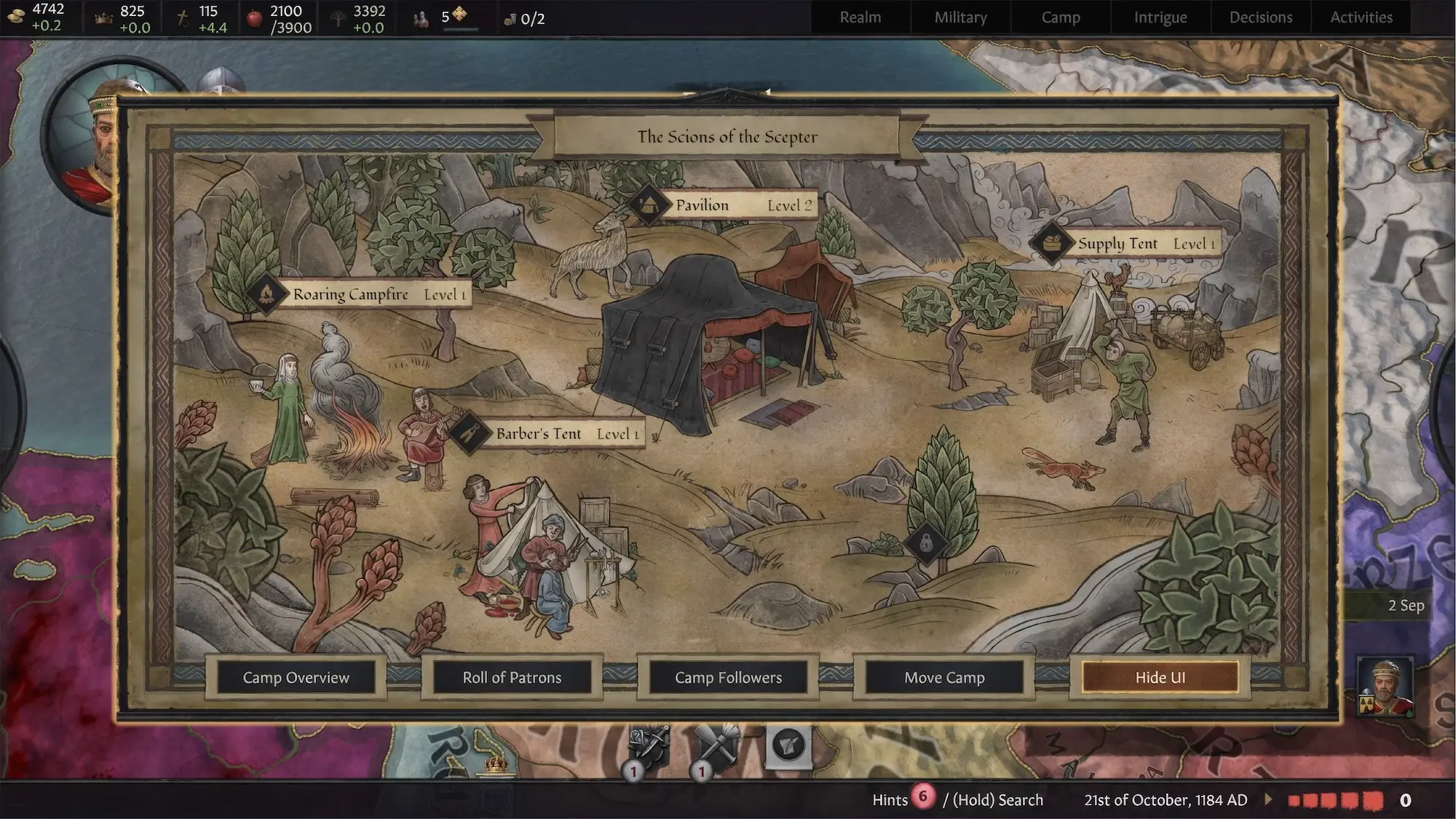Select the Intrigue tab

coord(1160,17)
